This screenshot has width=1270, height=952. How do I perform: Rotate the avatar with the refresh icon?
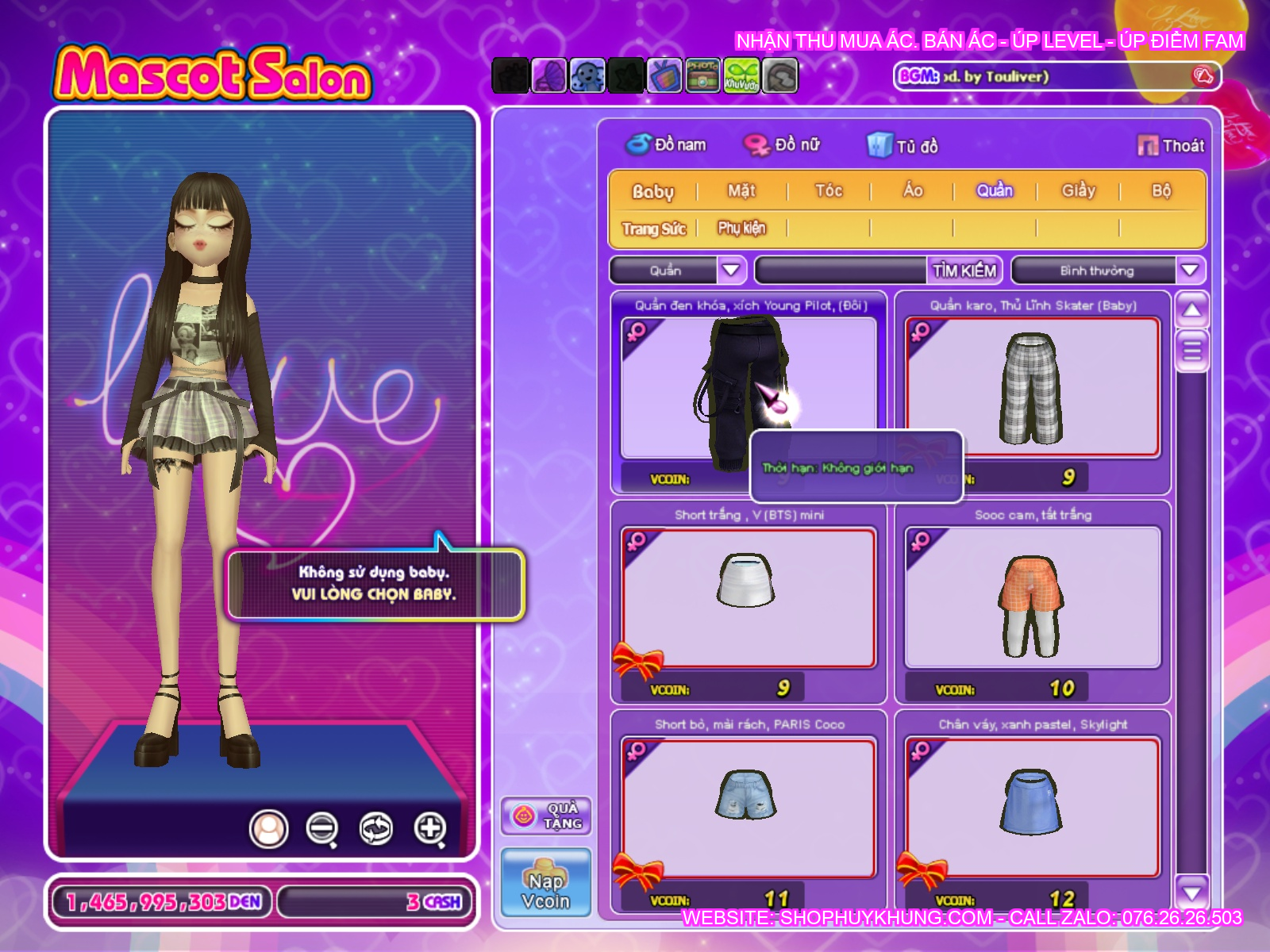point(375,829)
